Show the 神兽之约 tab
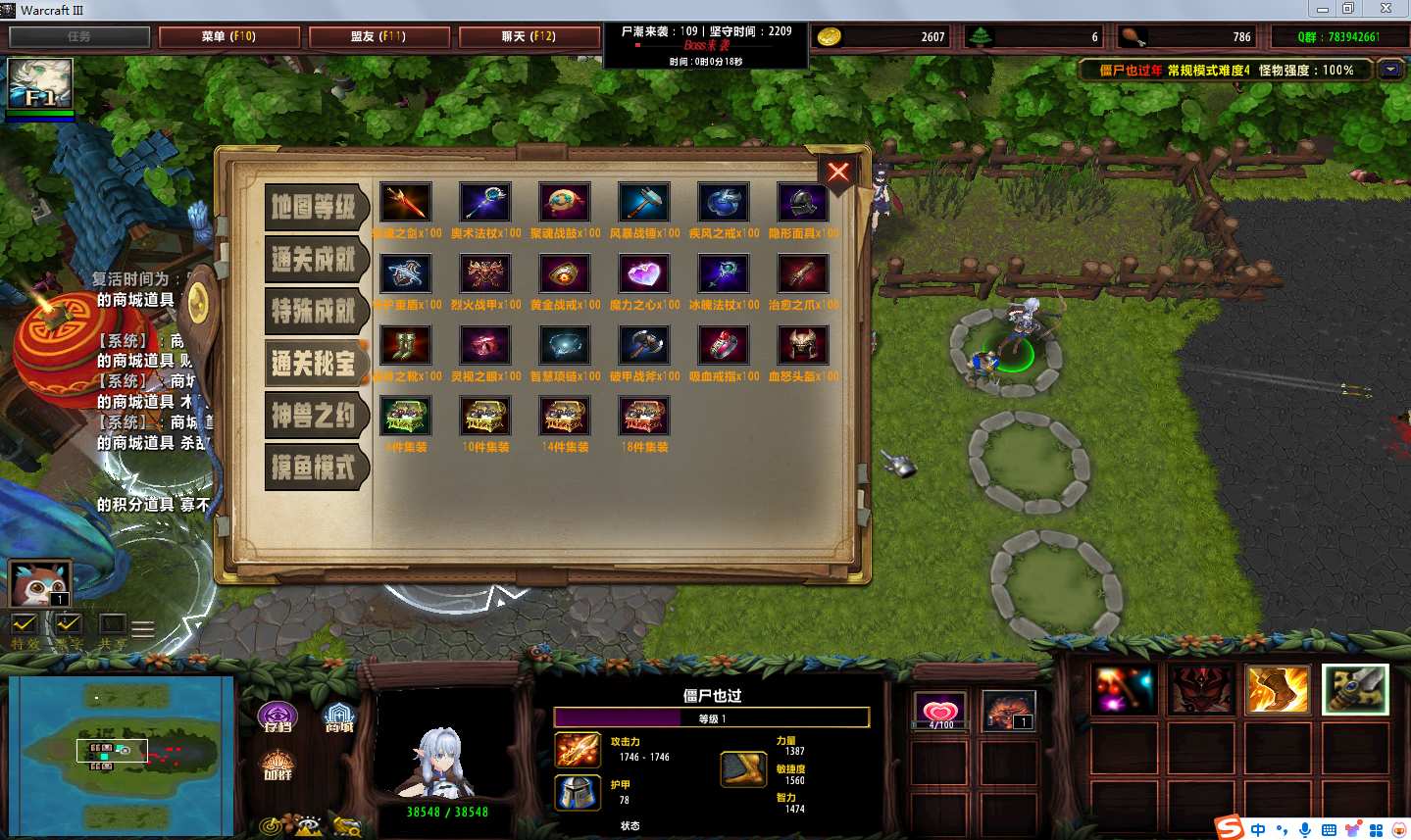This screenshot has height=840, width=1411. pyautogui.click(x=315, y=417)
